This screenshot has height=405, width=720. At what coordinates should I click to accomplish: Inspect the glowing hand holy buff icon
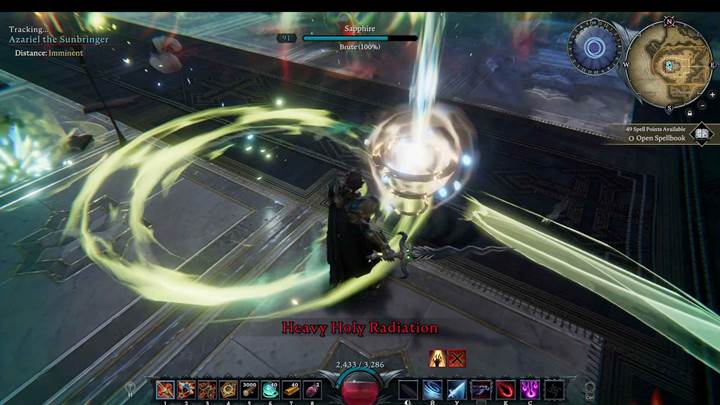coord(437,357)
